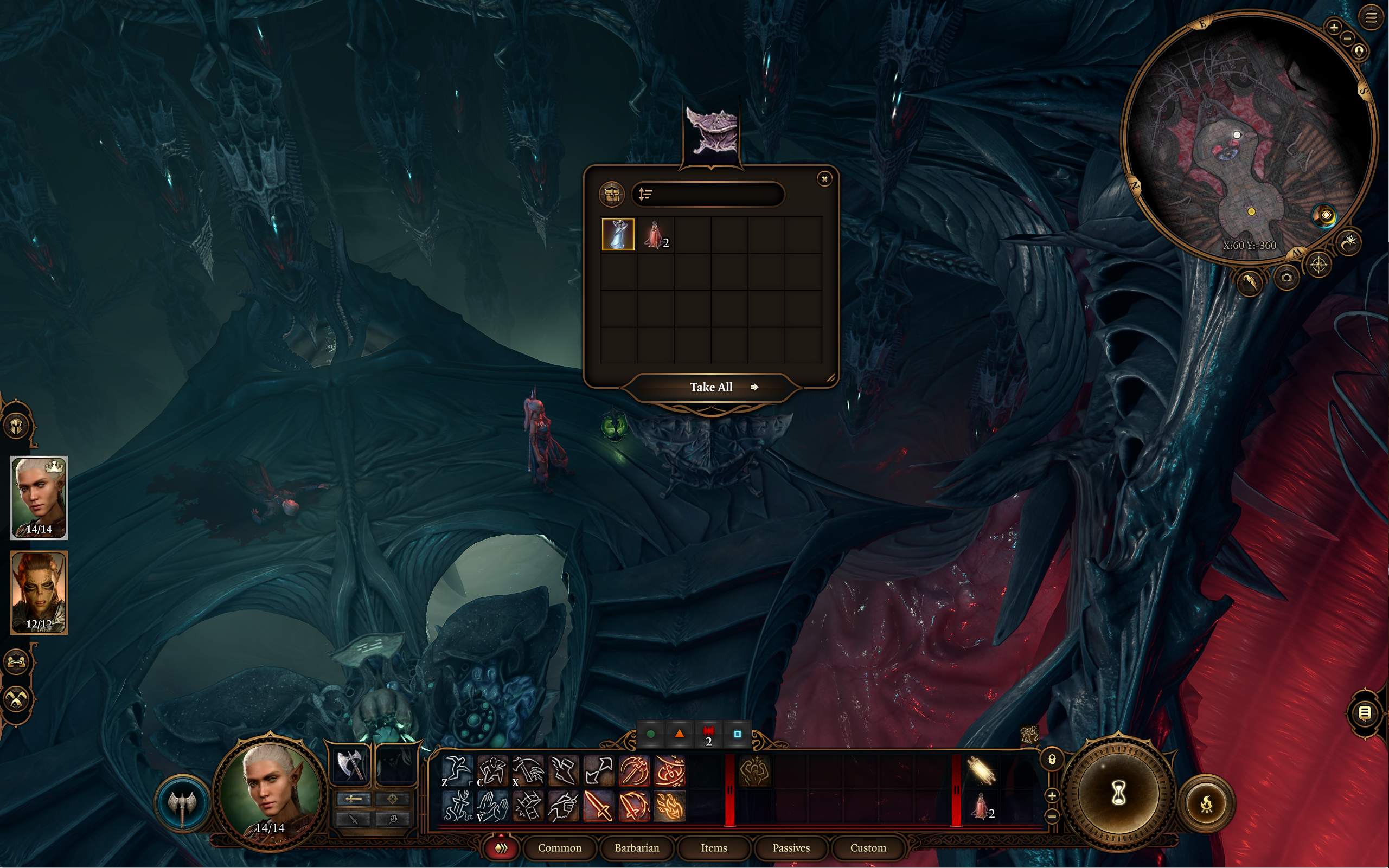Switch to the Custom hotbar tab

pyautogui.click(x=868, y=848)
